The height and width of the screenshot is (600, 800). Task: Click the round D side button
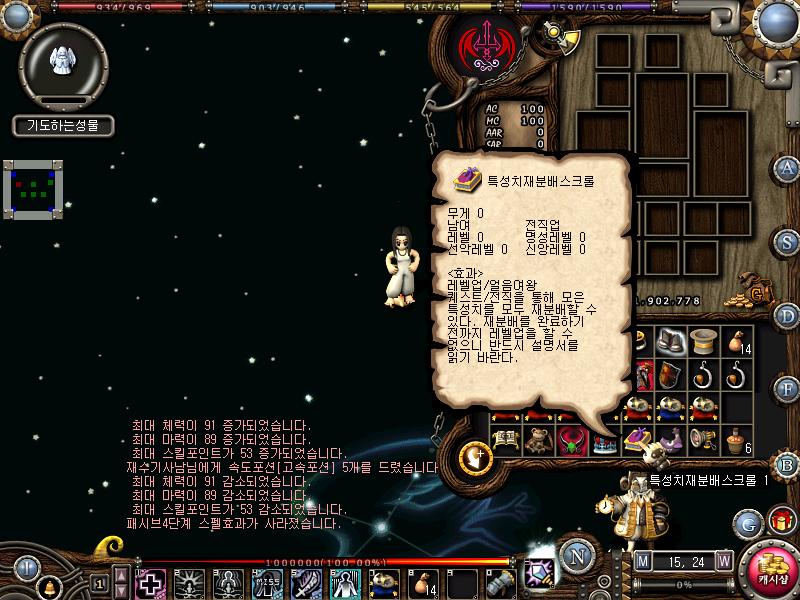(x=787, y=315)
